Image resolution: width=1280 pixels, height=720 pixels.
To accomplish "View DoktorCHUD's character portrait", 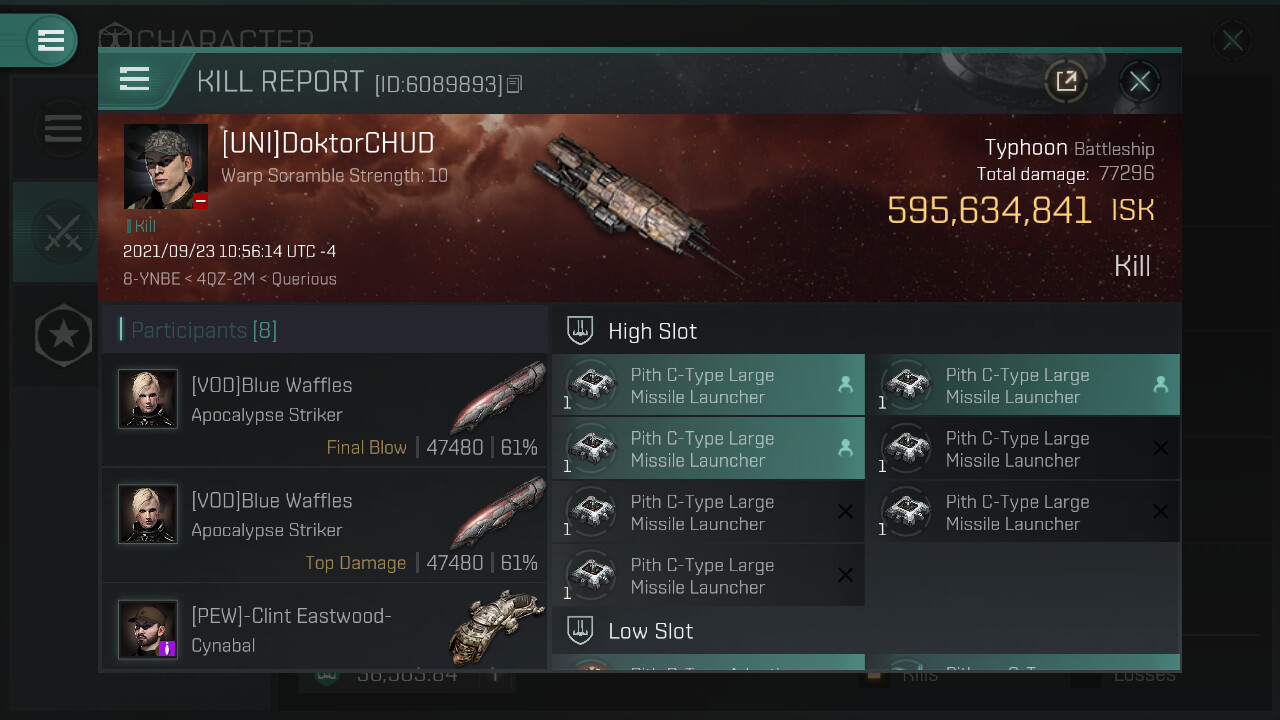I will pyautogui.click(x=166, y=167).
